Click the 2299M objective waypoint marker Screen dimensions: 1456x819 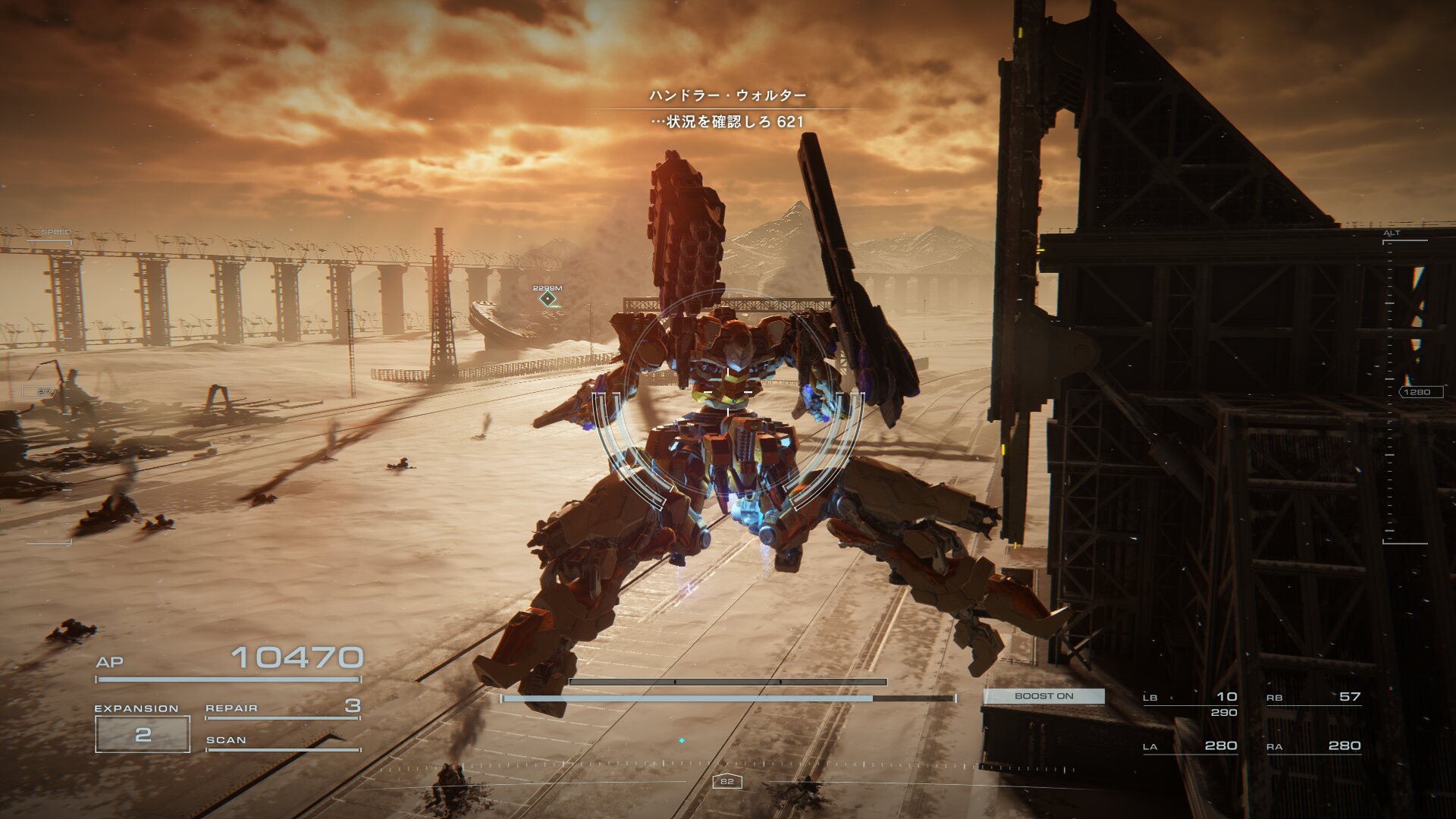548,299
